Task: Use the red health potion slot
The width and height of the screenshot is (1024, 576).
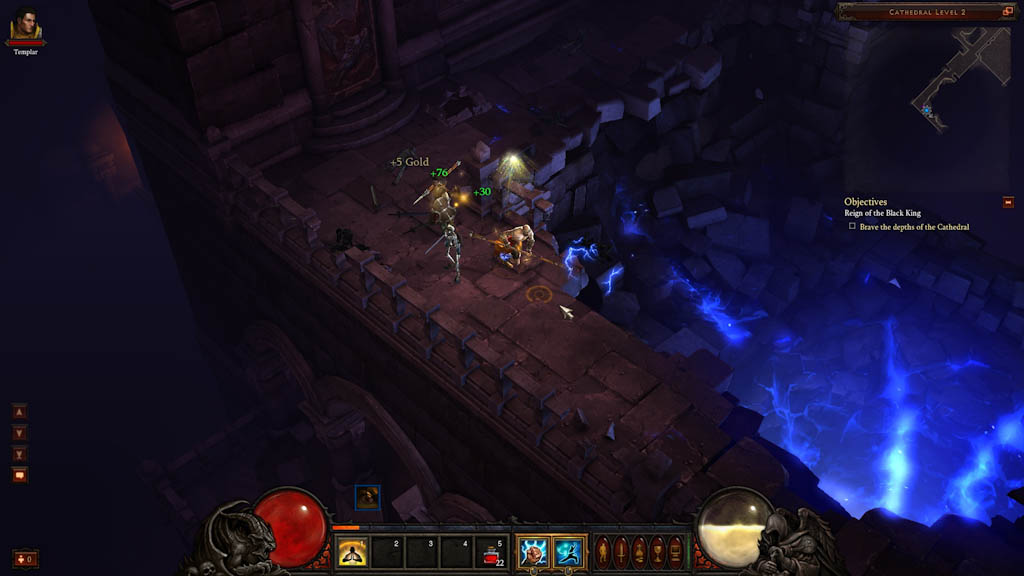Action: (492, 552)
